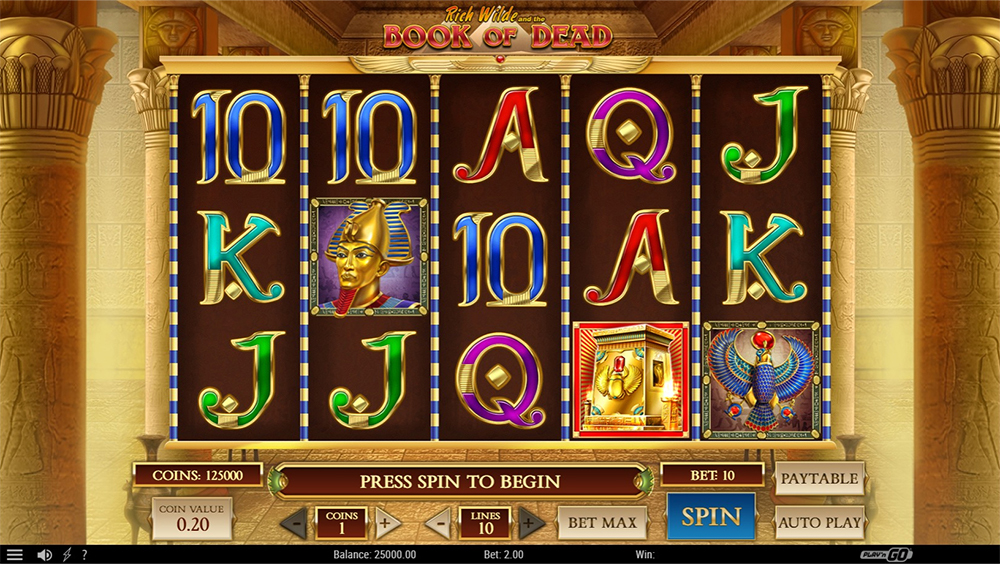
Task: Reduce the number of lines
Action: coord(438,523)
